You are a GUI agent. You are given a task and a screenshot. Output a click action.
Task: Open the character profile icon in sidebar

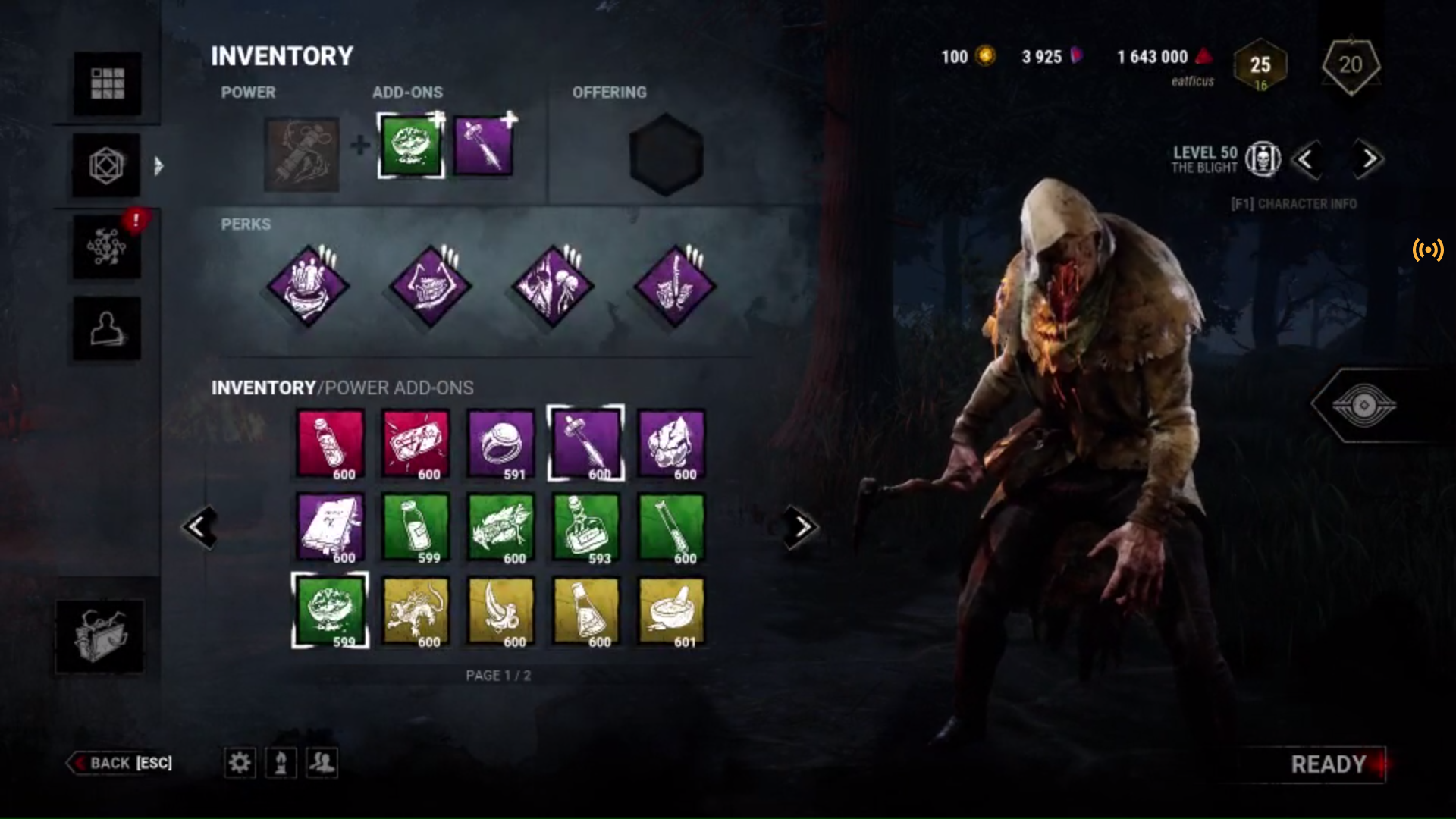click(x=106, y=328)
